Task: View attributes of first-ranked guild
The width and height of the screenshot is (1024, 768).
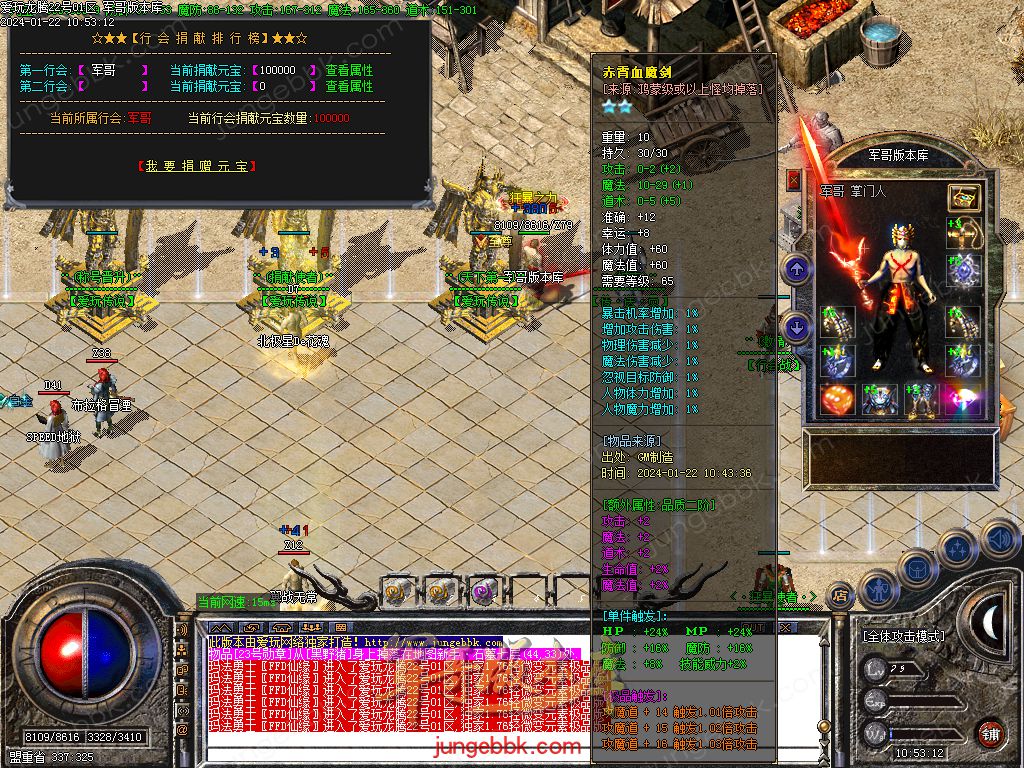Action: coord(349,71)
